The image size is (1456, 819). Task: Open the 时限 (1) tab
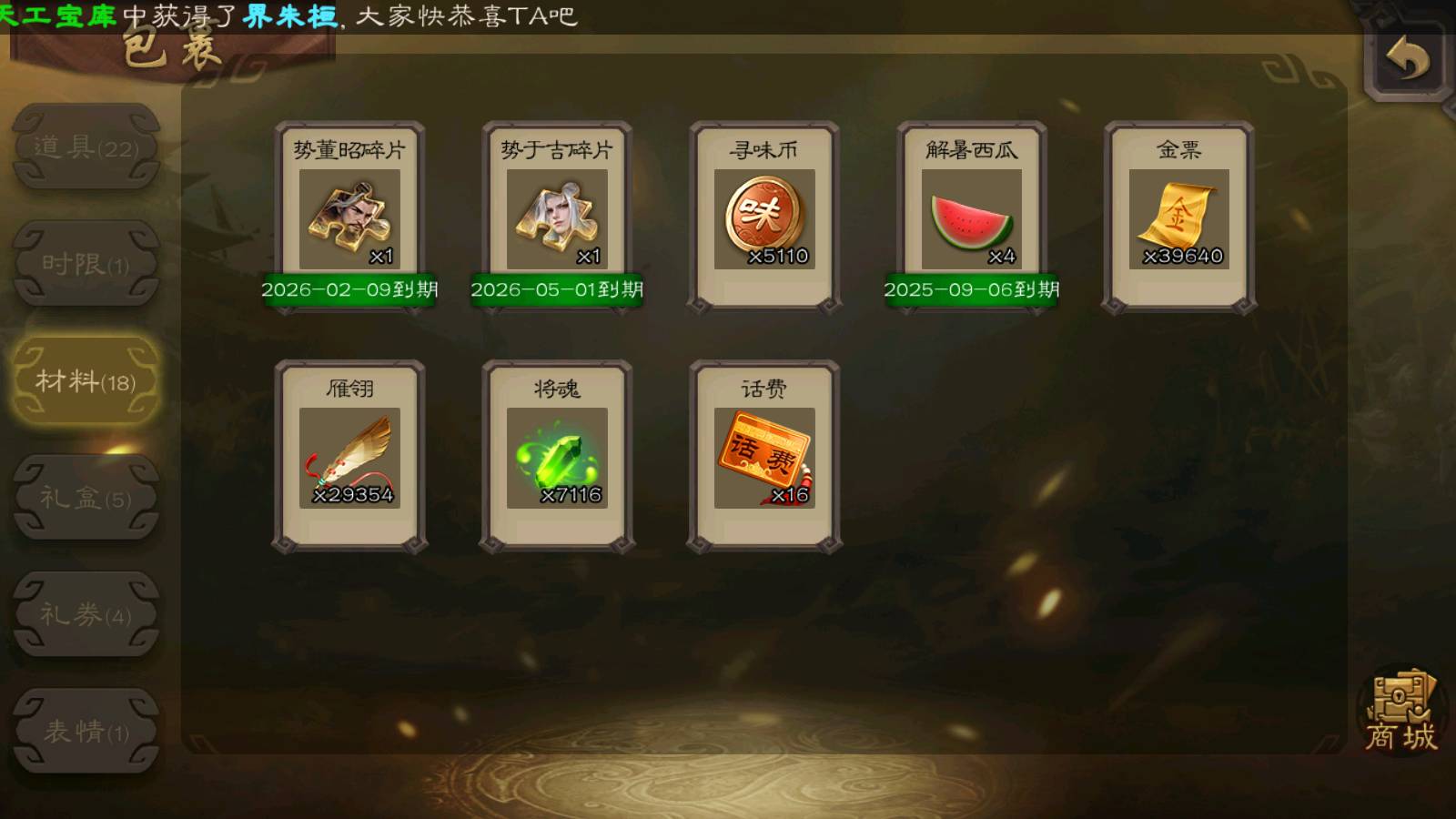[86, 264]
